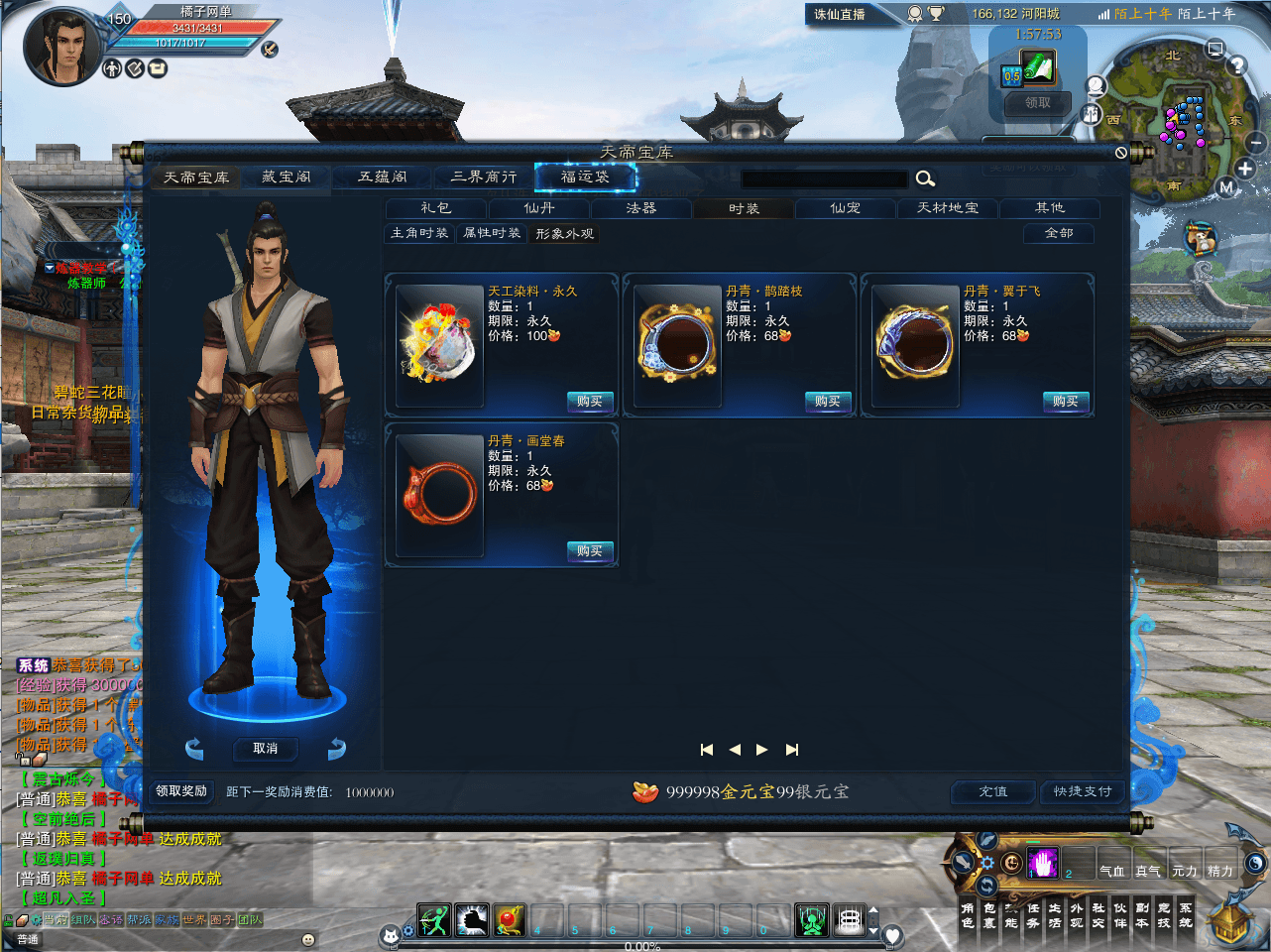Toggle the 气血 quick-use option
This screenshot has height=952, width=1271.
[1113, 870]
